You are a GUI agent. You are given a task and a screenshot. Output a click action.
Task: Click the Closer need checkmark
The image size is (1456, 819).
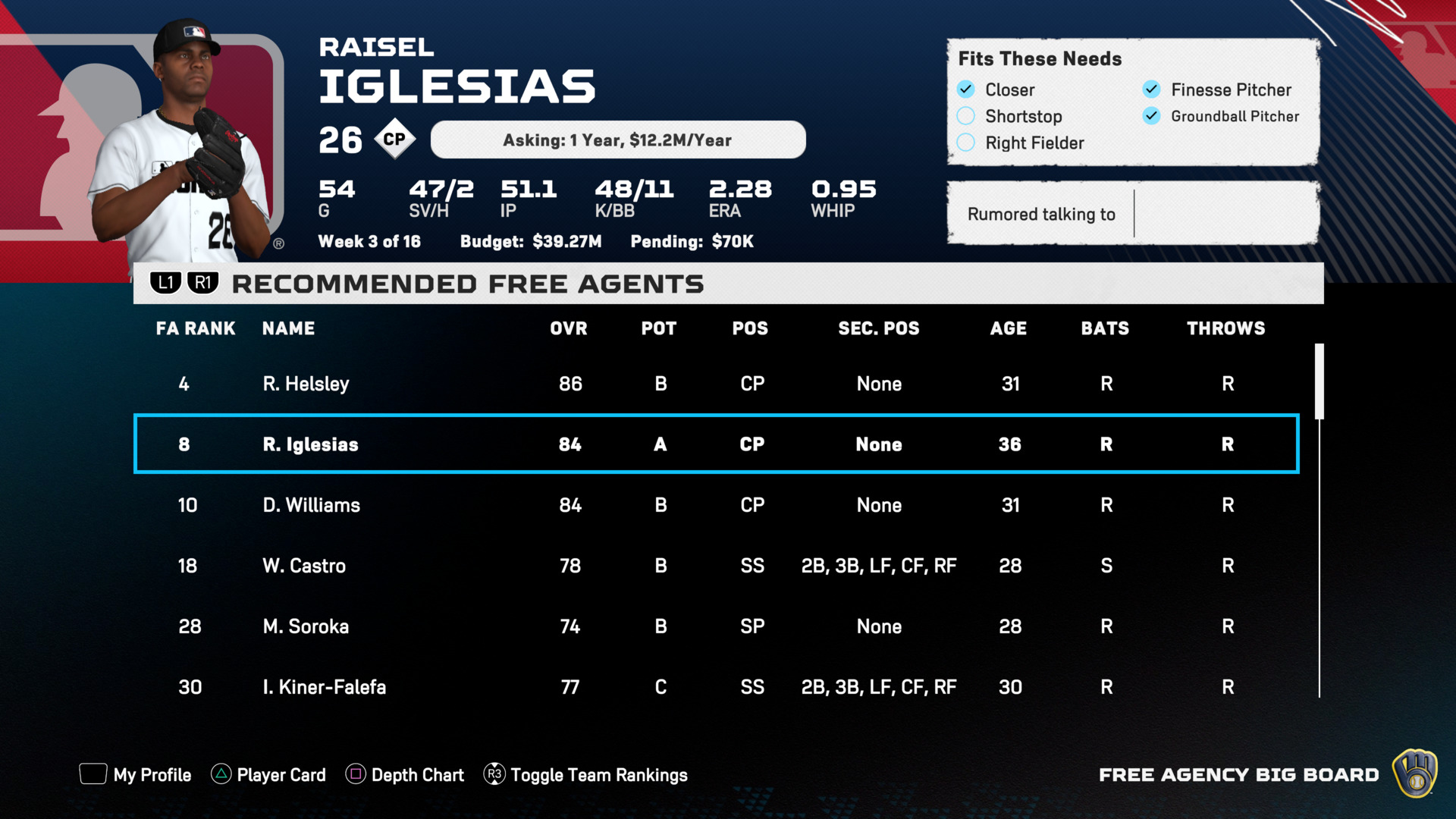tap(965, 89)
